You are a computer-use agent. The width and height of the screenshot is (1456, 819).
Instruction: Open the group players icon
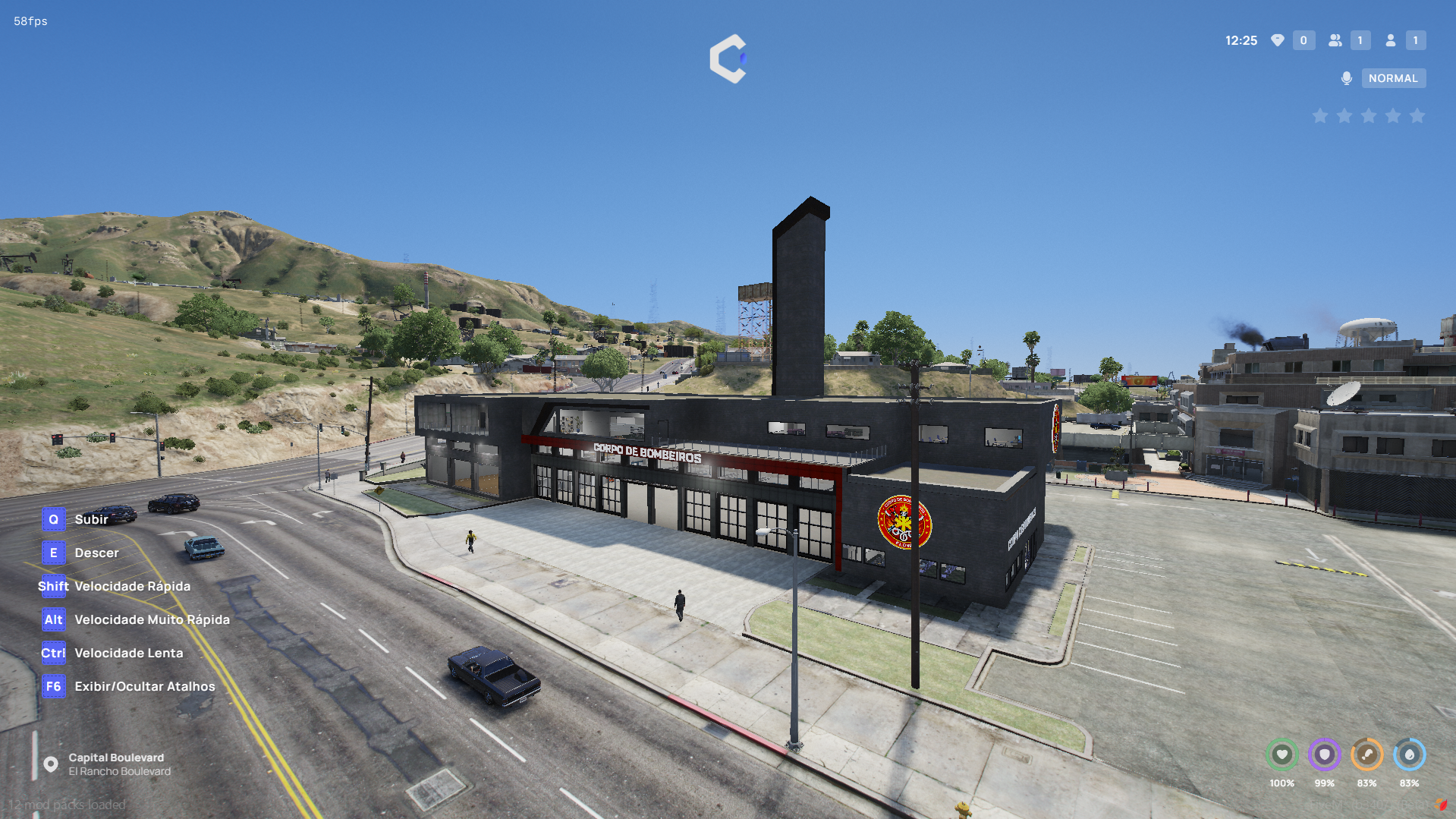tap(1335, 40)
